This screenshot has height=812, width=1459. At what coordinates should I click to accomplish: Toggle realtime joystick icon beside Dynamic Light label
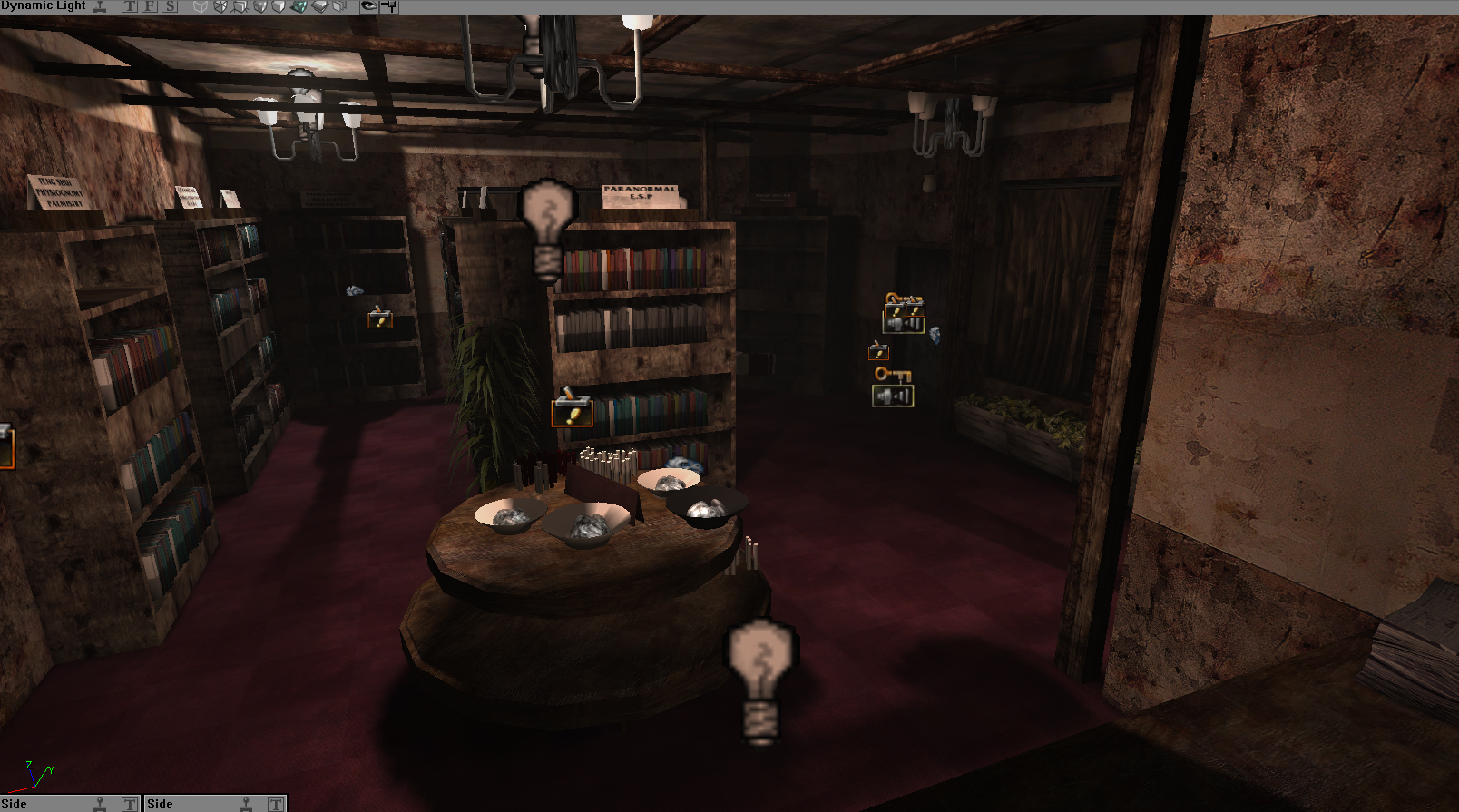(x=101, y=6)
